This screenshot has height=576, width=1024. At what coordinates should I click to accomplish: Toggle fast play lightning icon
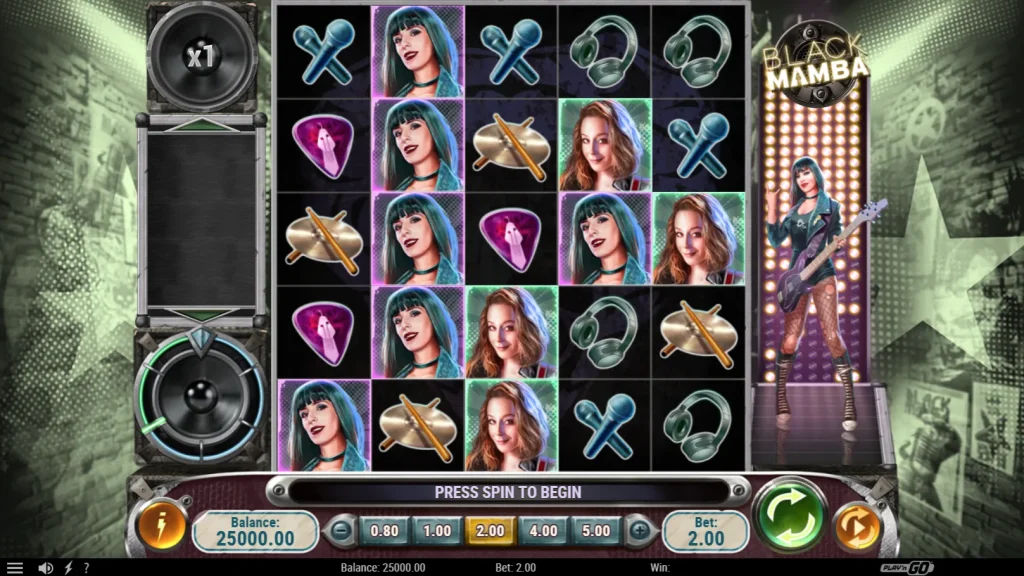[68, 568]
